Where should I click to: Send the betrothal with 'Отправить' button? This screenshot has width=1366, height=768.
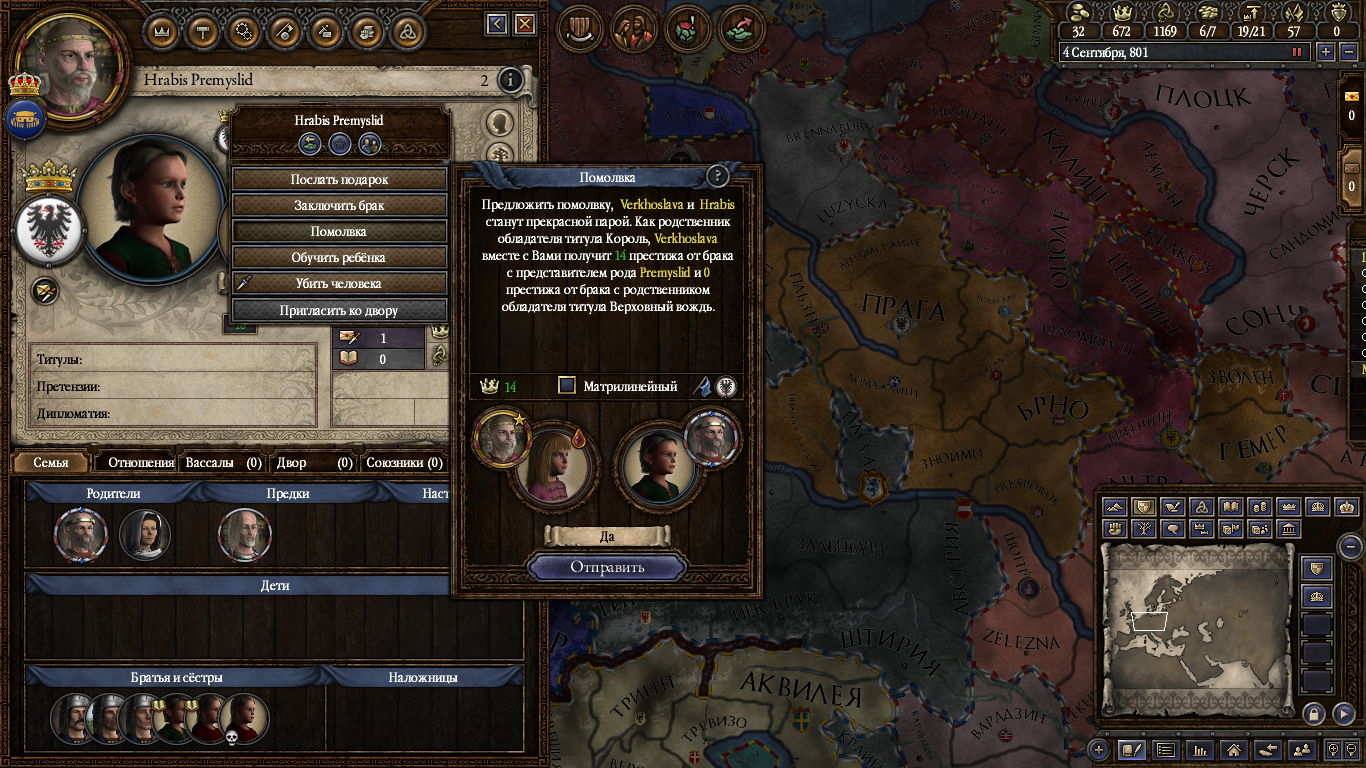[x=607, y=567]
